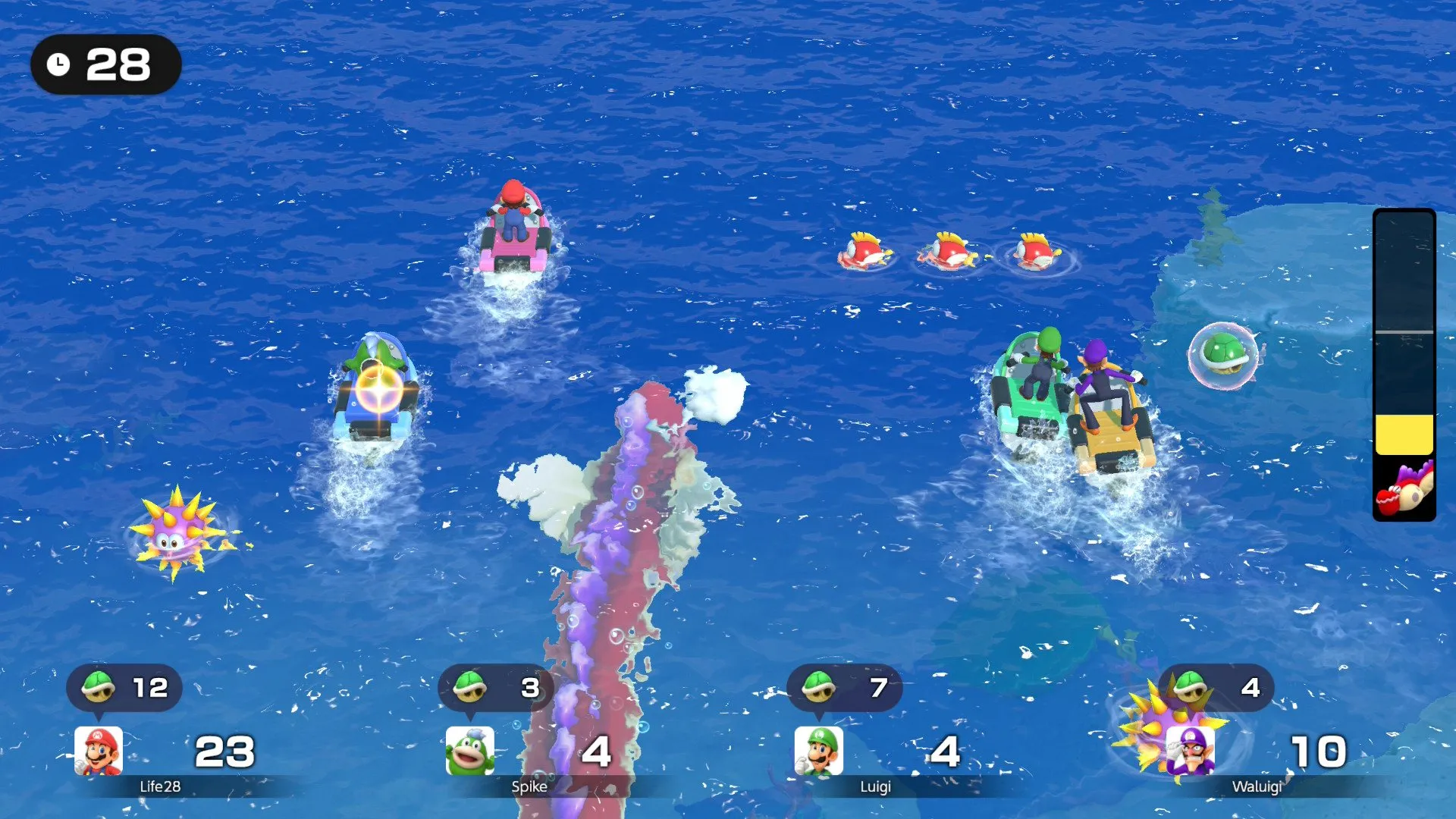Viewport: 1456px width, 819px height.
Task: Expand Luigi's score panel showing 4
Action: click(x=942, y=752)
